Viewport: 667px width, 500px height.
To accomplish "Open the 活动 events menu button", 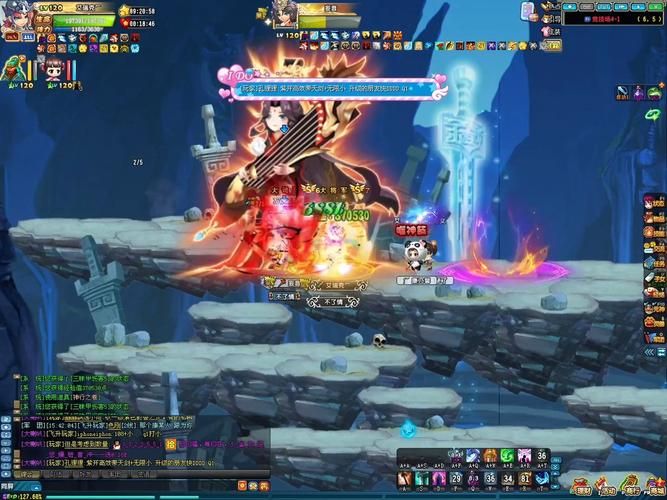I will click(606, 486).
